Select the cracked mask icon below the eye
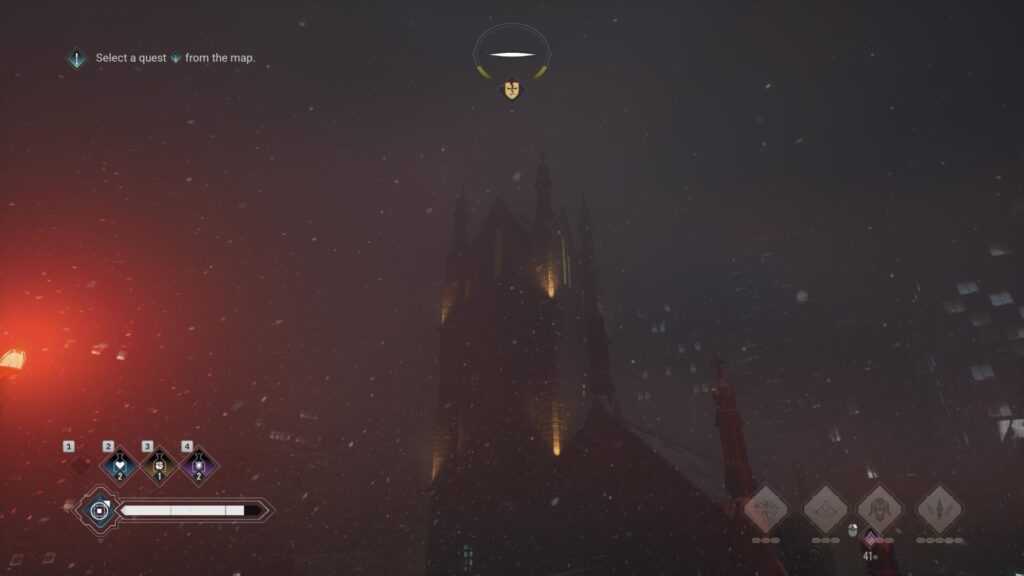Viewport: 1024px width, 576px height. 512,91
